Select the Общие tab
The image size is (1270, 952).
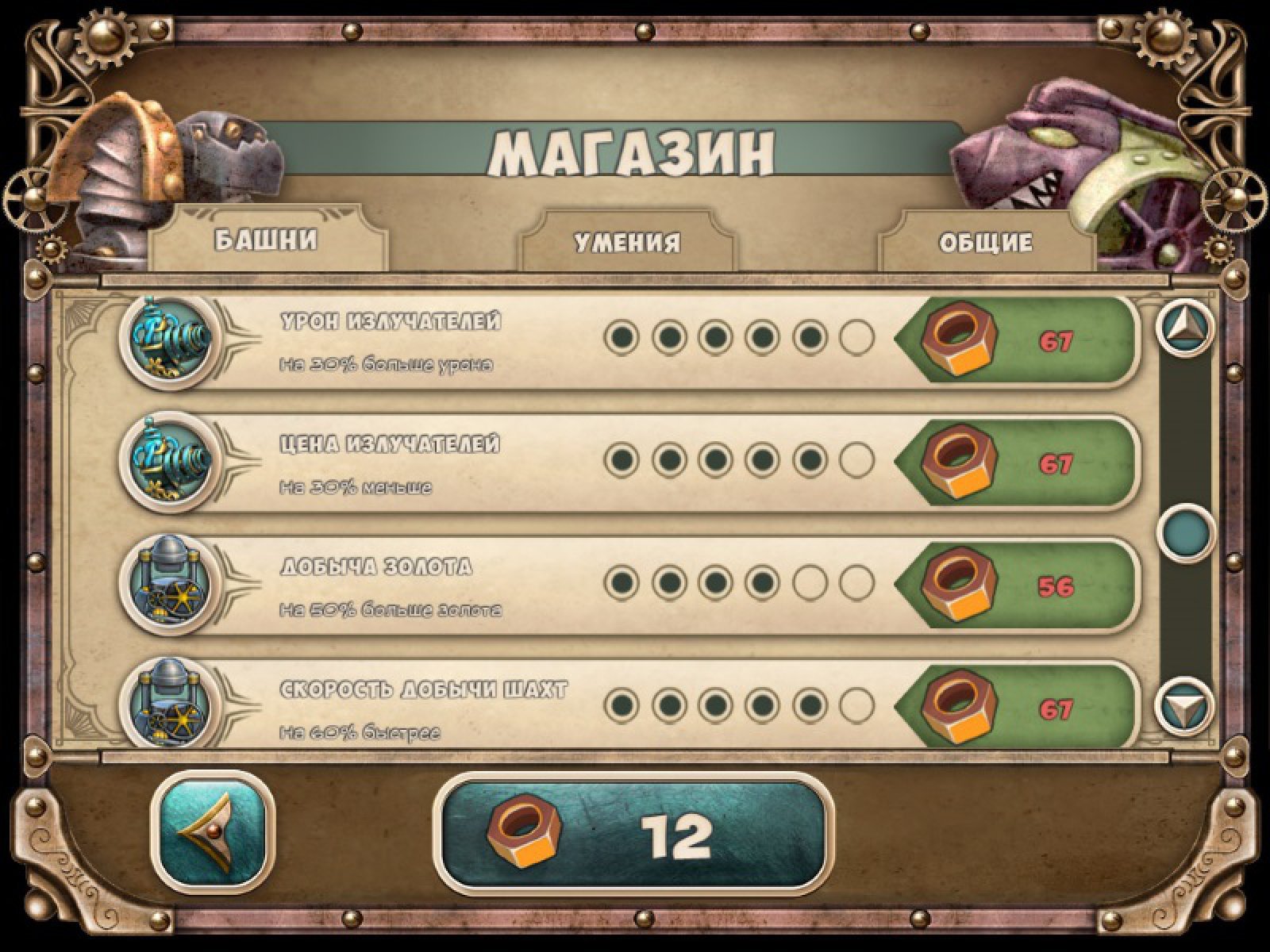click(x=986, y=242)
